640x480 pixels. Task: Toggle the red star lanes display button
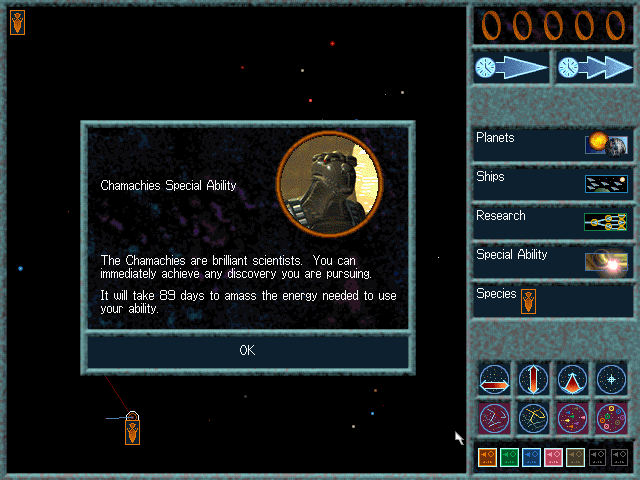(x=494, y=416)
